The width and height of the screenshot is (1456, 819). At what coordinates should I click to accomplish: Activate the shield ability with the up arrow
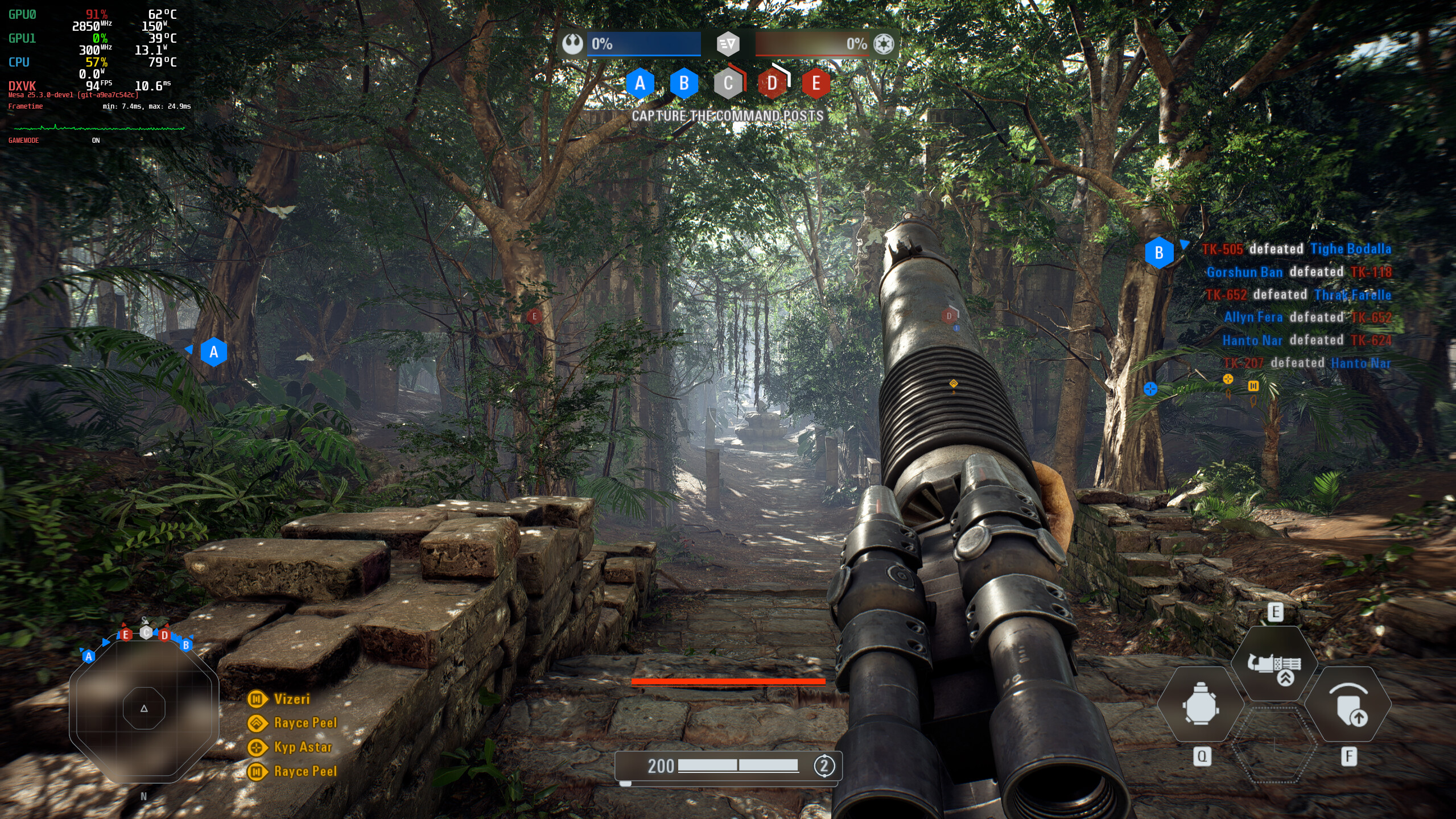1348,705
